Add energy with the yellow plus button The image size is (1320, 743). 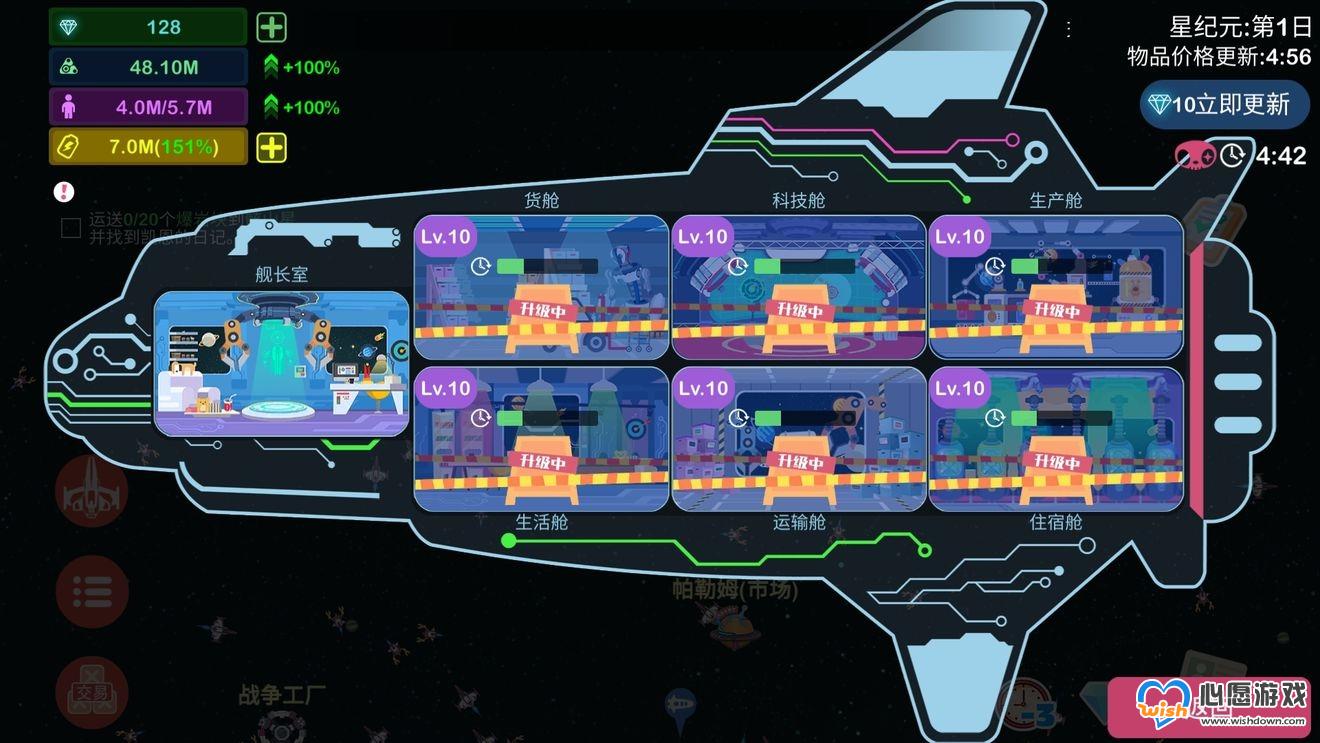[272, 148]
